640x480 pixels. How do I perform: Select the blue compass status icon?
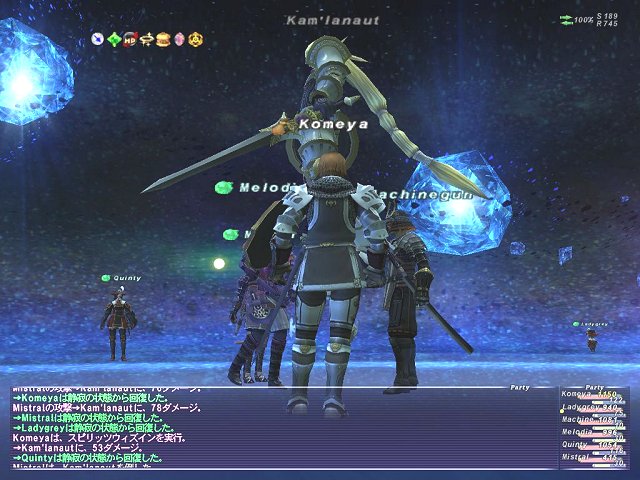pos(98,39)
